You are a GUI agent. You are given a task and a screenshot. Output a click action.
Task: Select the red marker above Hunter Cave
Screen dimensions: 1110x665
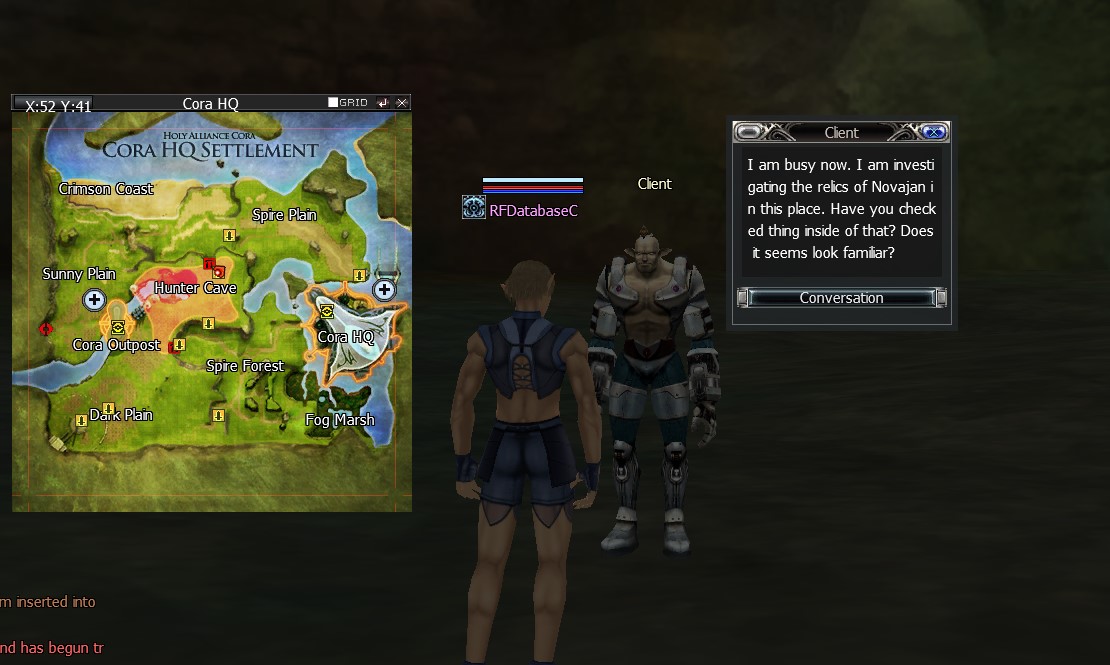tap(210, 264)
